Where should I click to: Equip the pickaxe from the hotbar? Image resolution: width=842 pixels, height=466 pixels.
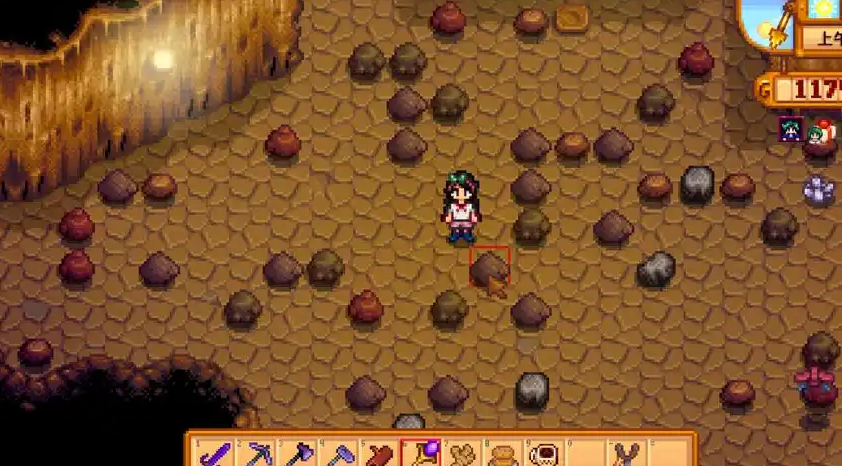[260, 455]
